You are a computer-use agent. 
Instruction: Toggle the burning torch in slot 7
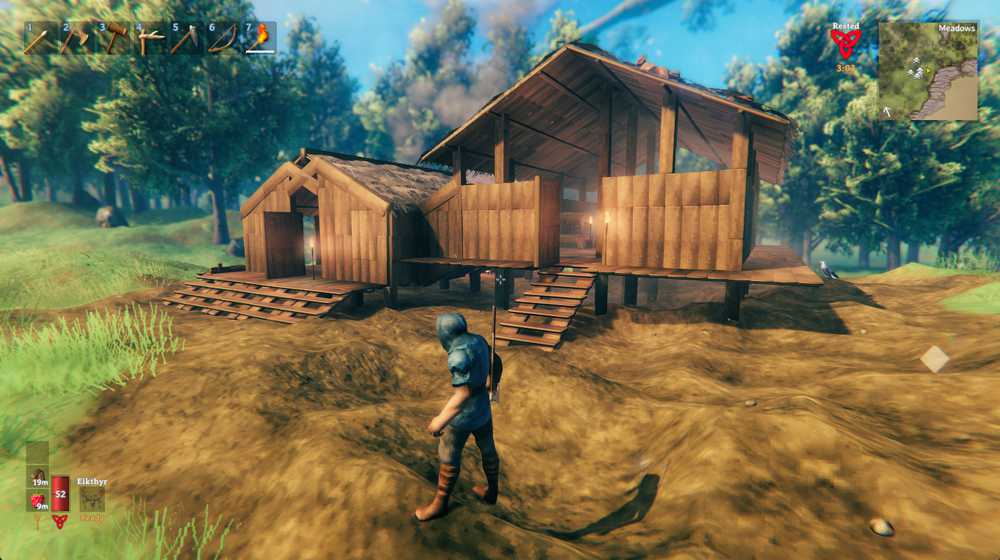coord(261,38)
